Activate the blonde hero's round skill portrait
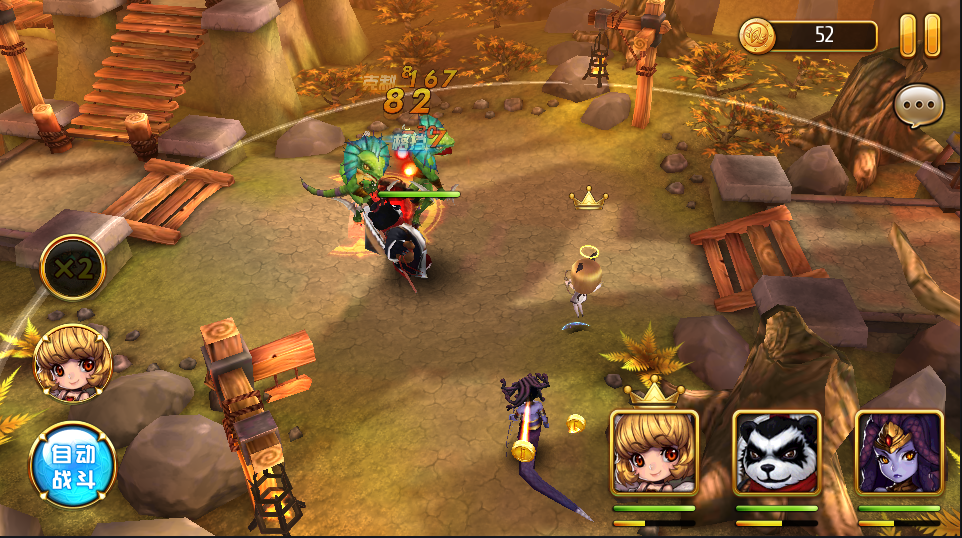The width and height of the screenshot is (962, 538). [72, 361]
